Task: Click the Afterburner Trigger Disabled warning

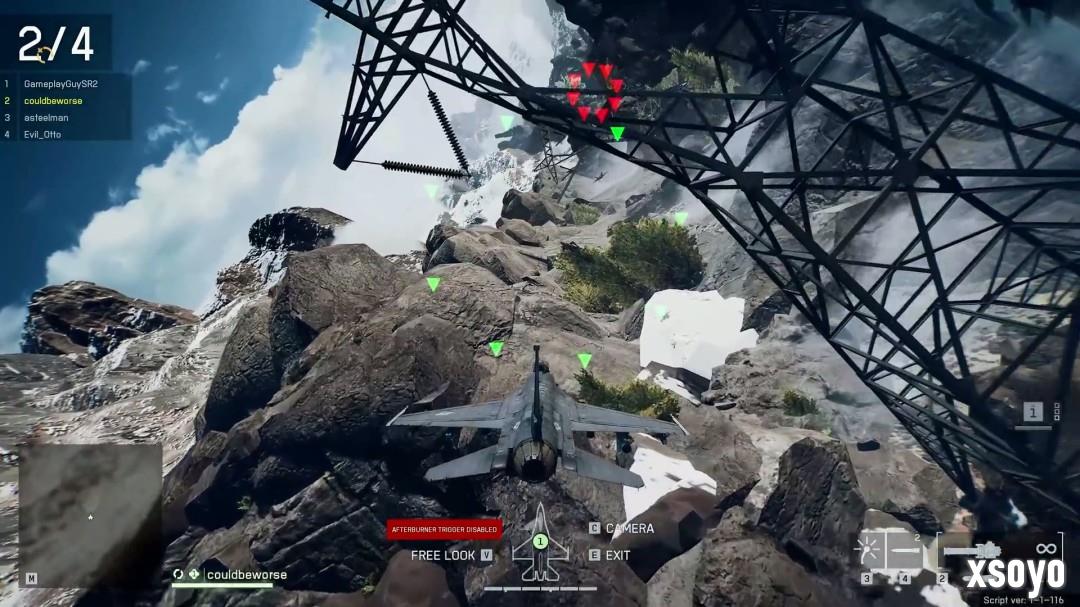Action: 444,529
